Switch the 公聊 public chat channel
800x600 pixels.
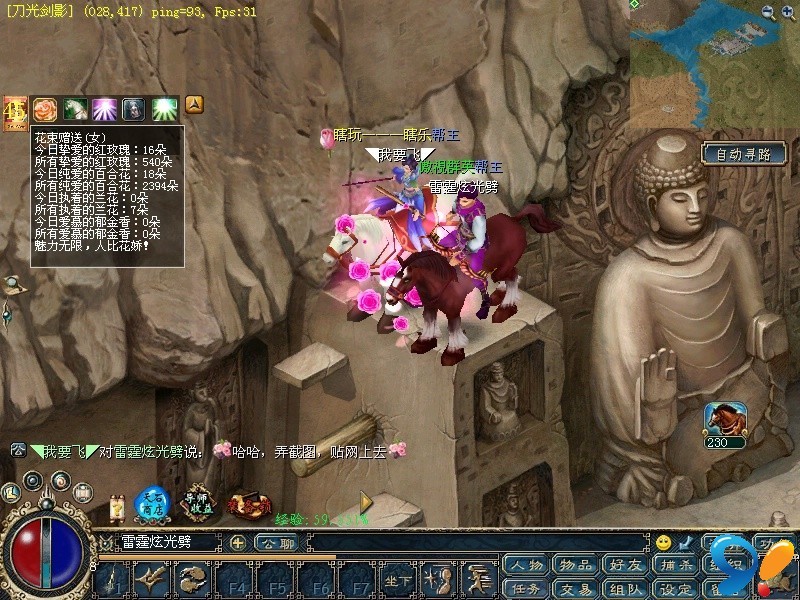(x=275, y=542)
